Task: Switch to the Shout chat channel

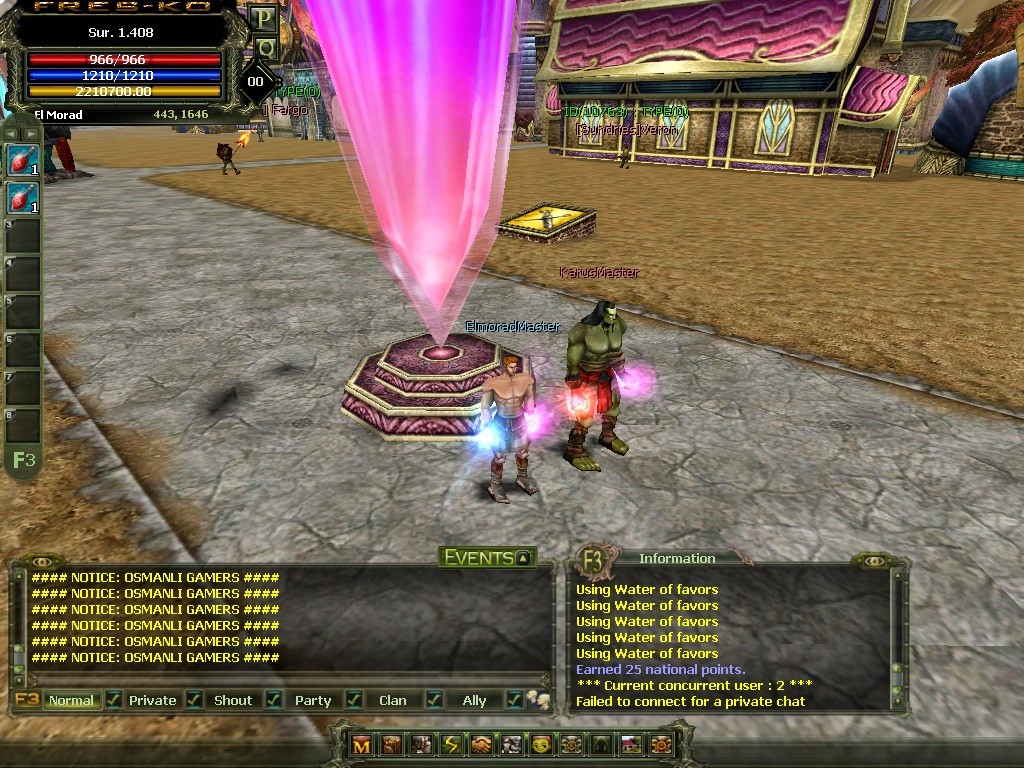Action: 233,700
